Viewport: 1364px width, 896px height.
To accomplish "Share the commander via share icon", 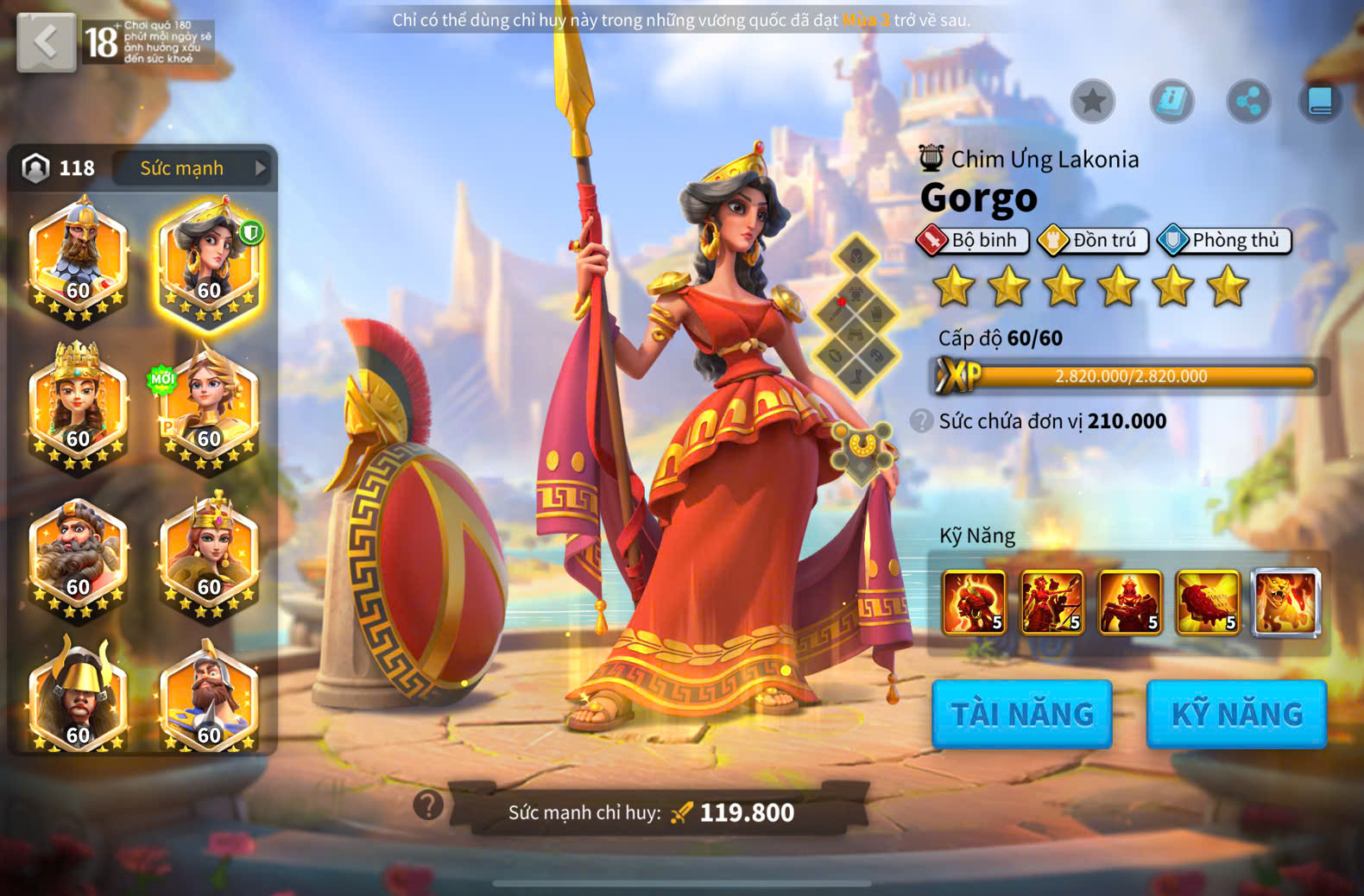I will click(1248, 102).
